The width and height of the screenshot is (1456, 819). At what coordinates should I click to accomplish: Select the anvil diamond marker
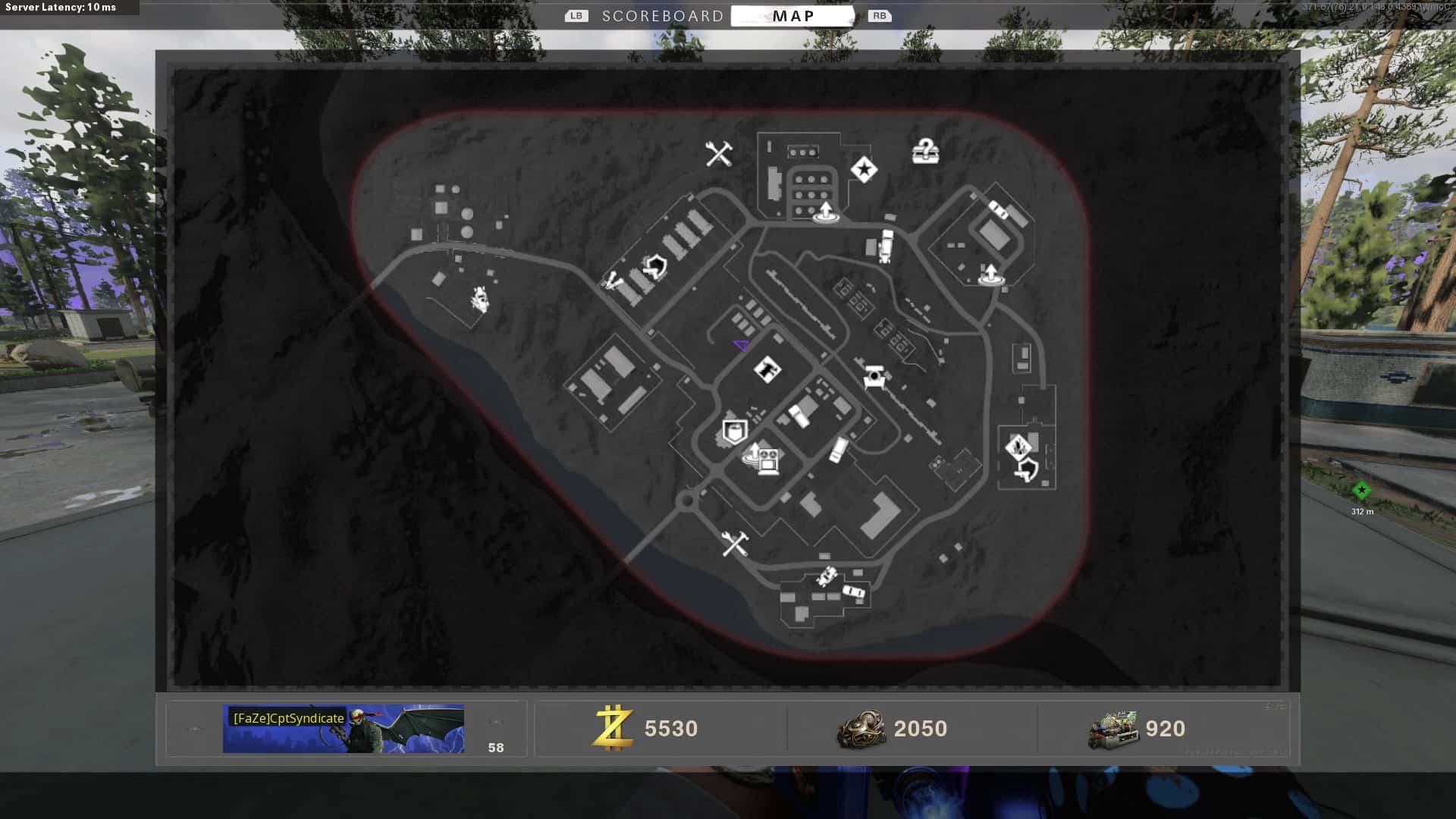767,370
